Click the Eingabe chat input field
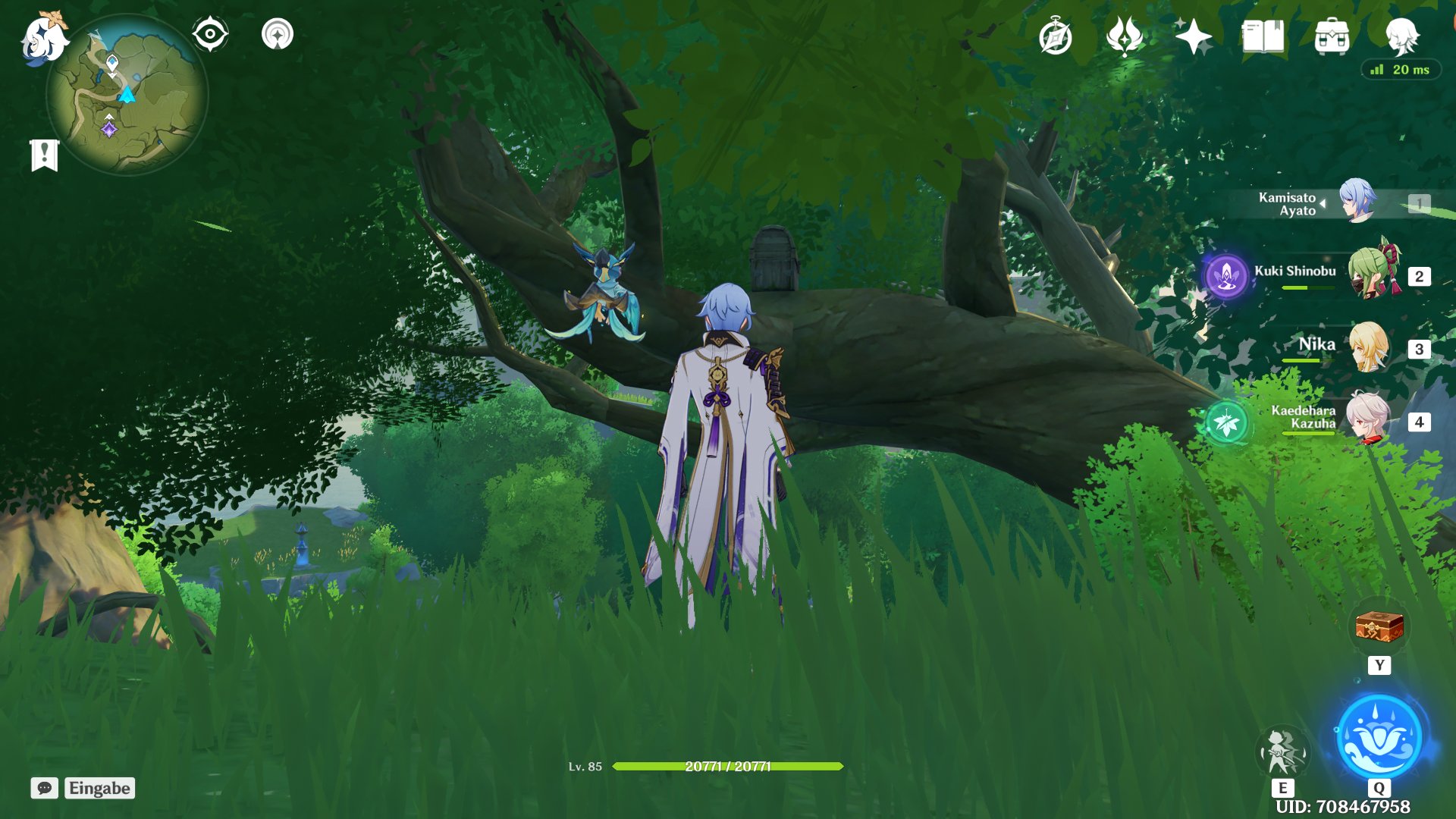Screen dimensions: 1456x819 tap(99, 788)
